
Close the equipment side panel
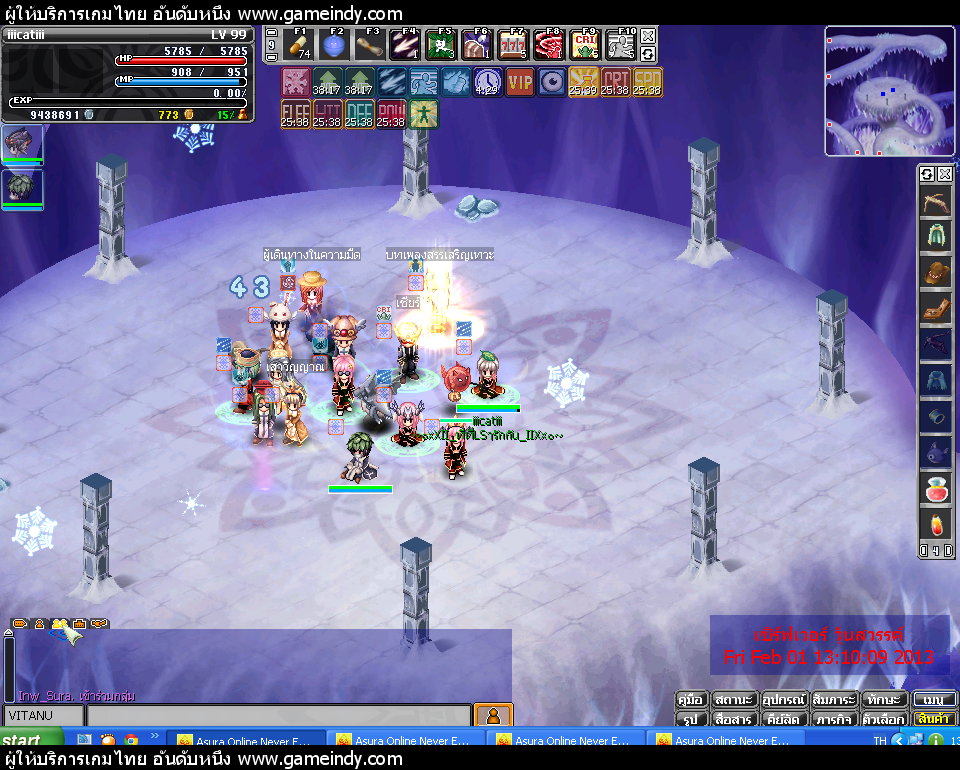click(944, 174)
